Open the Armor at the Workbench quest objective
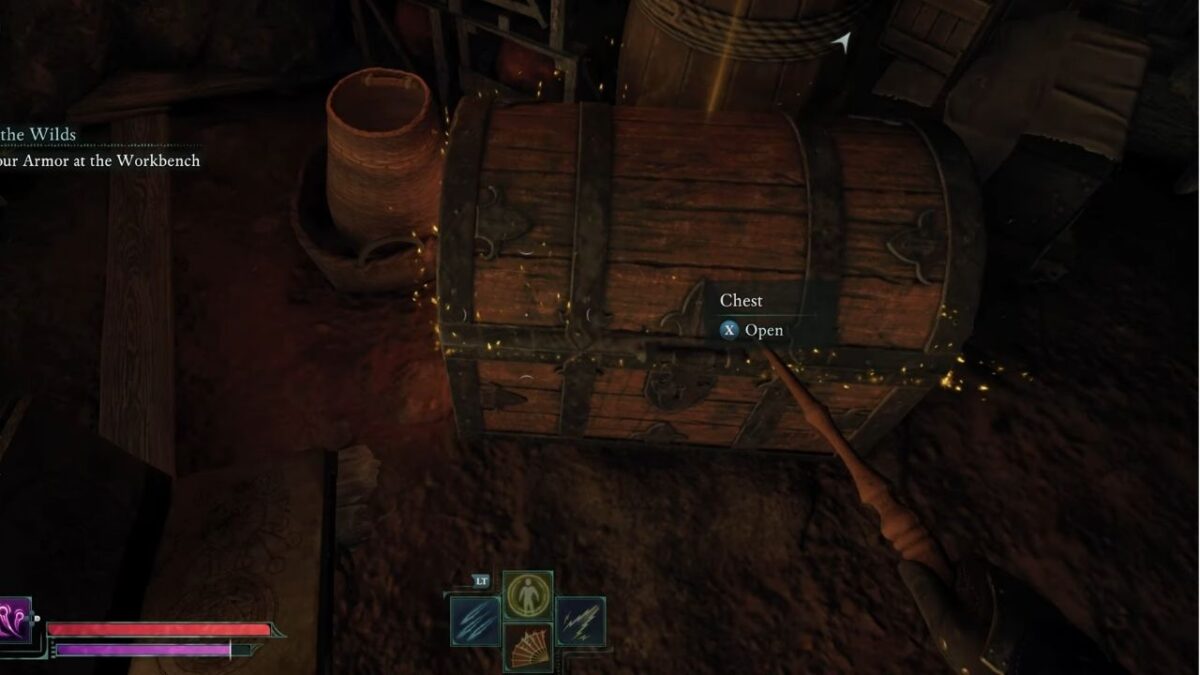 [x=100, y=161]
